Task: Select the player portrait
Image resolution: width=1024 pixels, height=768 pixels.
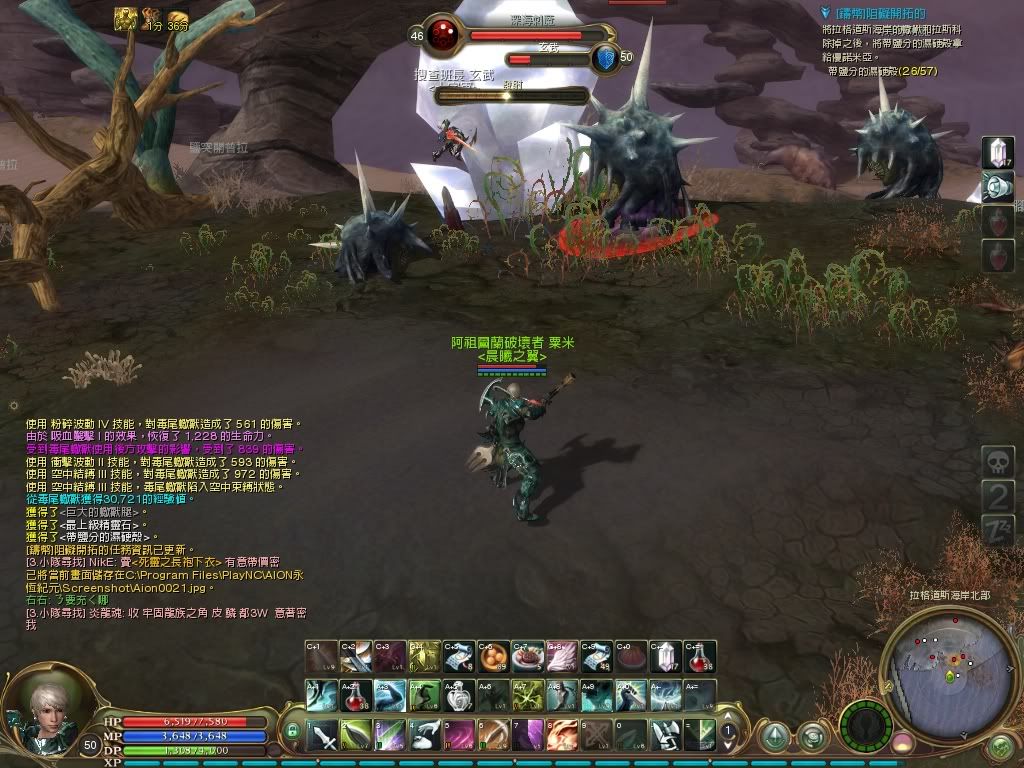Action: click(42, 706)
